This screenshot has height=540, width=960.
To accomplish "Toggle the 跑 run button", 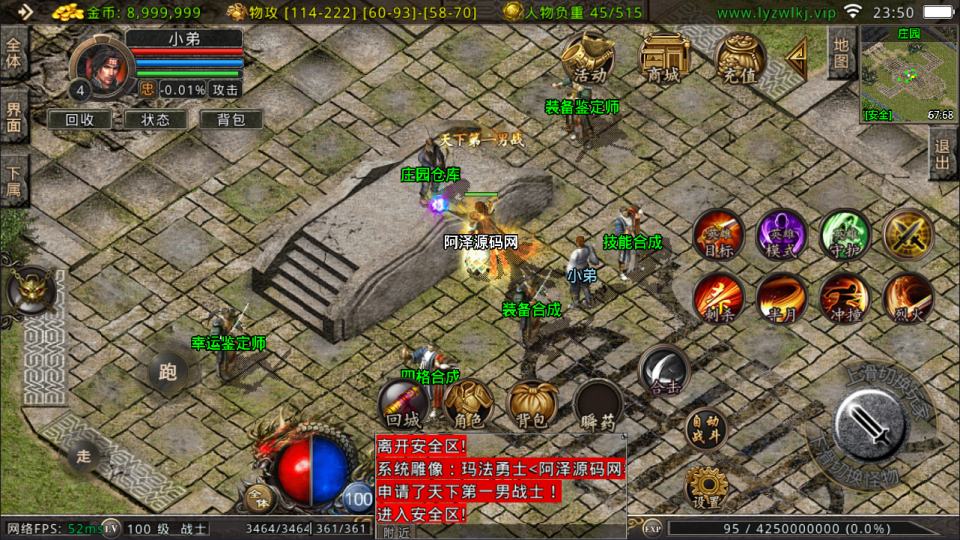I will click(167, 373).
